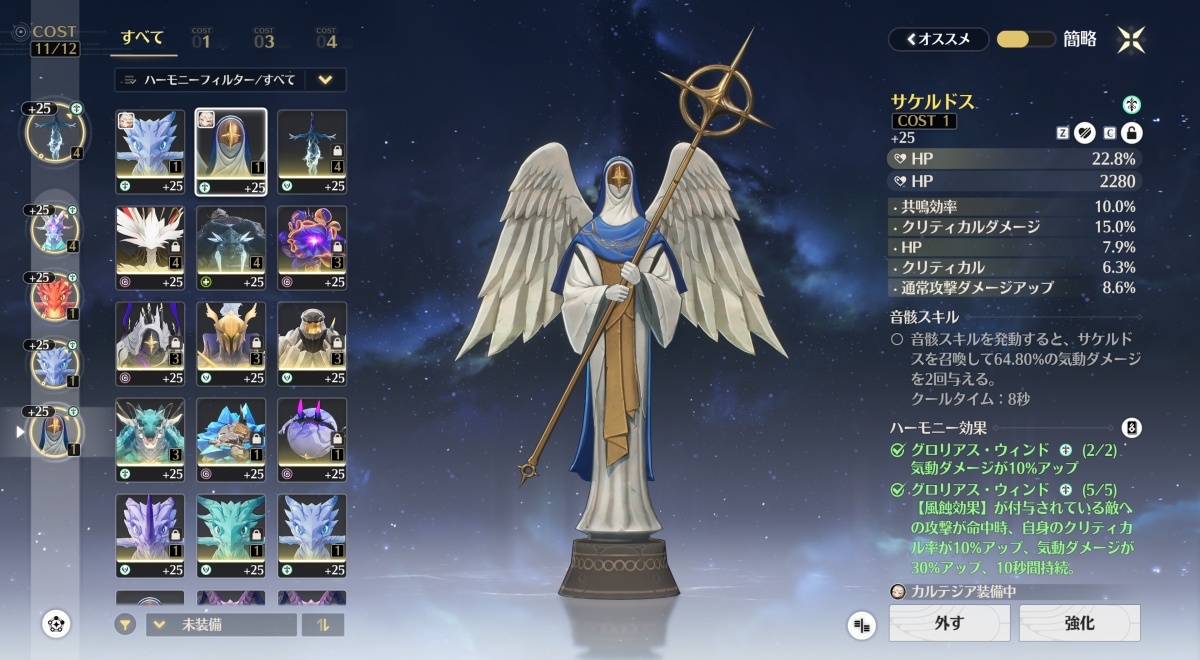Viewport: 1200px width, 660px height.
Task: Click the 外す unequip button
Action: pos(949,623)
